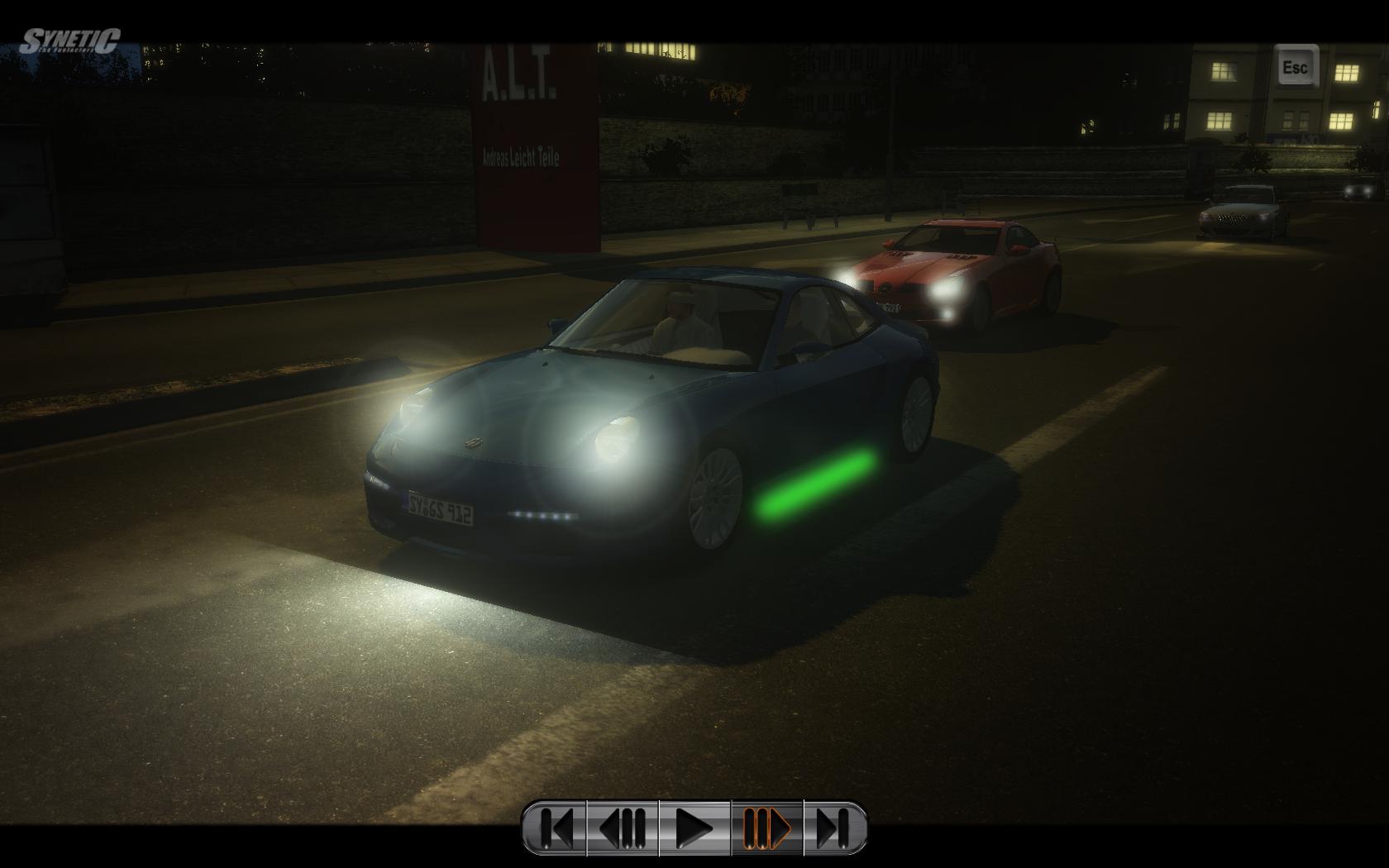
Task: Skip back to the replay's beginning
Action: pos(555,827)
